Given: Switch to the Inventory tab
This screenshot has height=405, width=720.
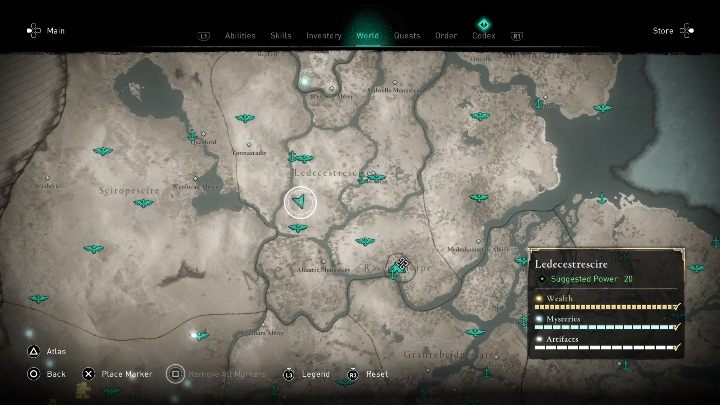Looking at the screenshot, I should pos(324,36).
